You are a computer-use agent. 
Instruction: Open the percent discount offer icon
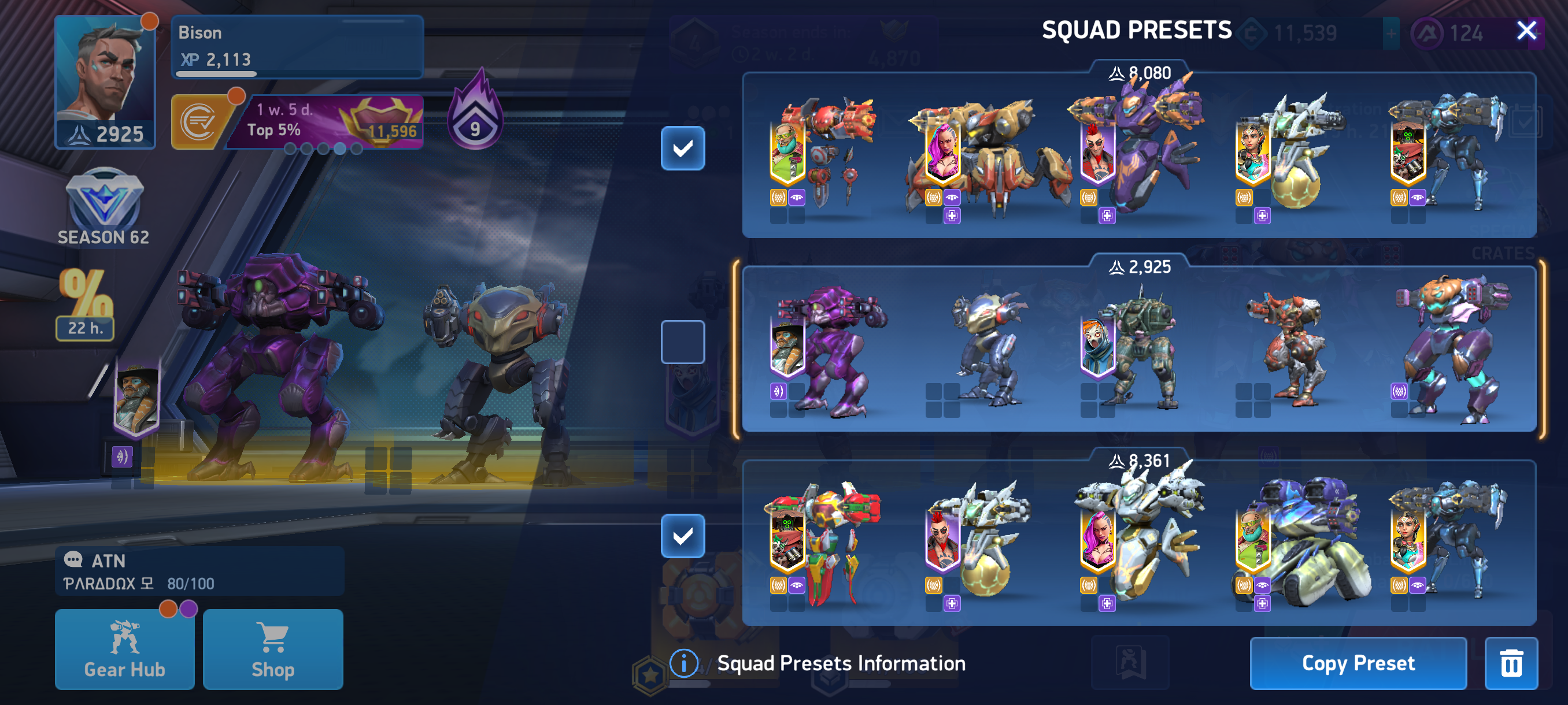(x=85, y=303)
